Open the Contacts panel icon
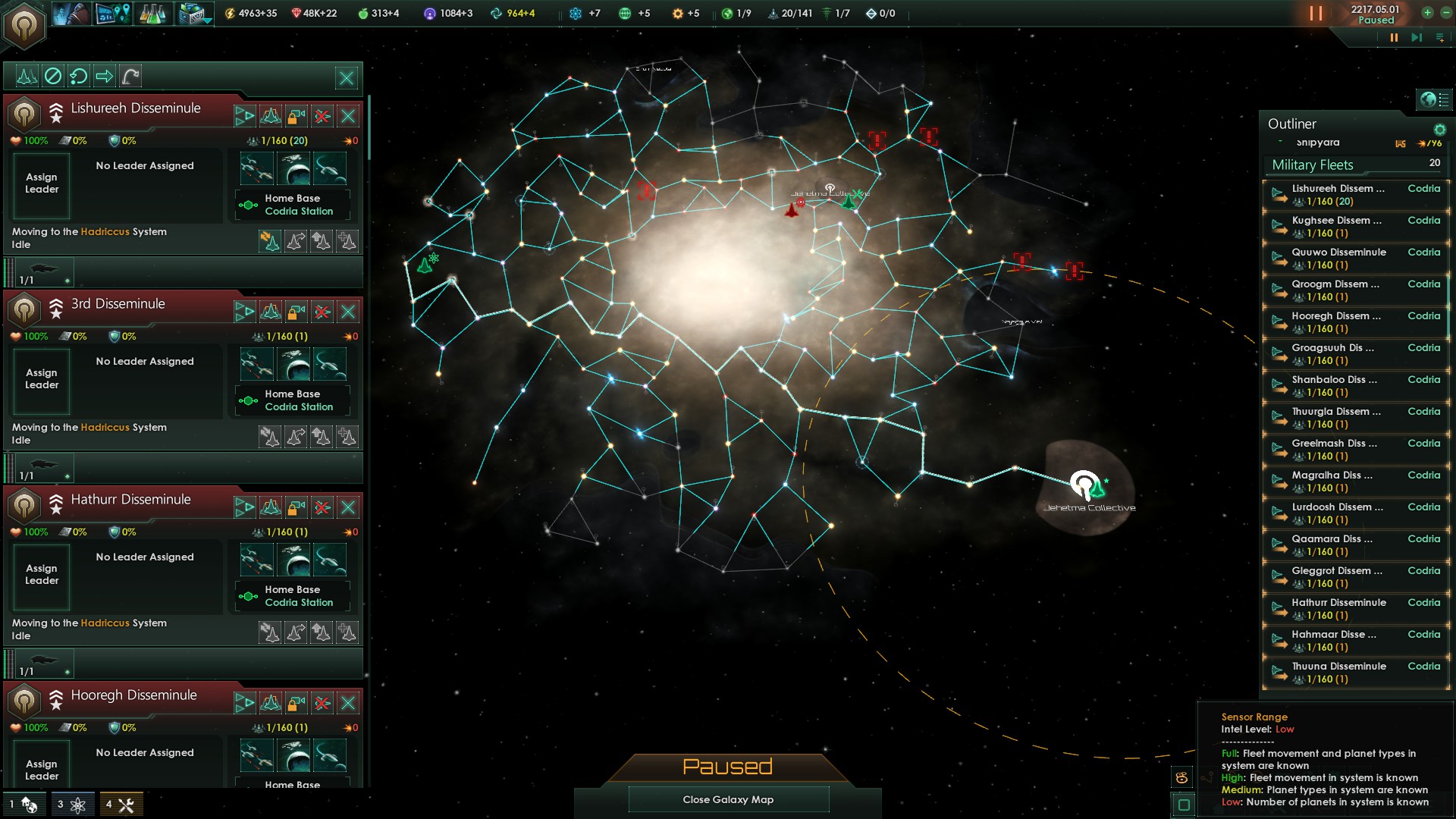The image size is (1456, 819). pos(72,14)
